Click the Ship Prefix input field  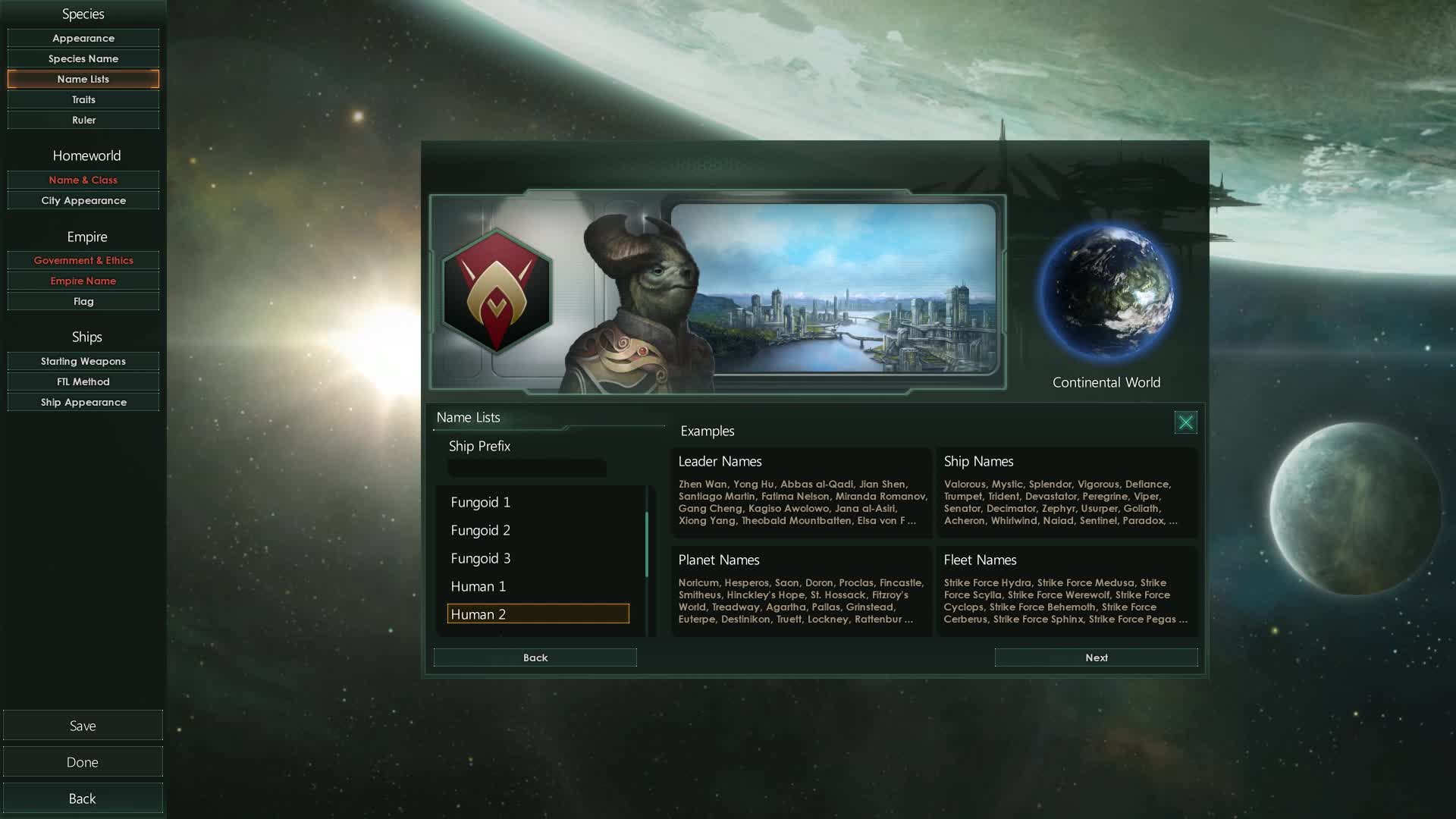pyautogui.click(x=526, y=468)
